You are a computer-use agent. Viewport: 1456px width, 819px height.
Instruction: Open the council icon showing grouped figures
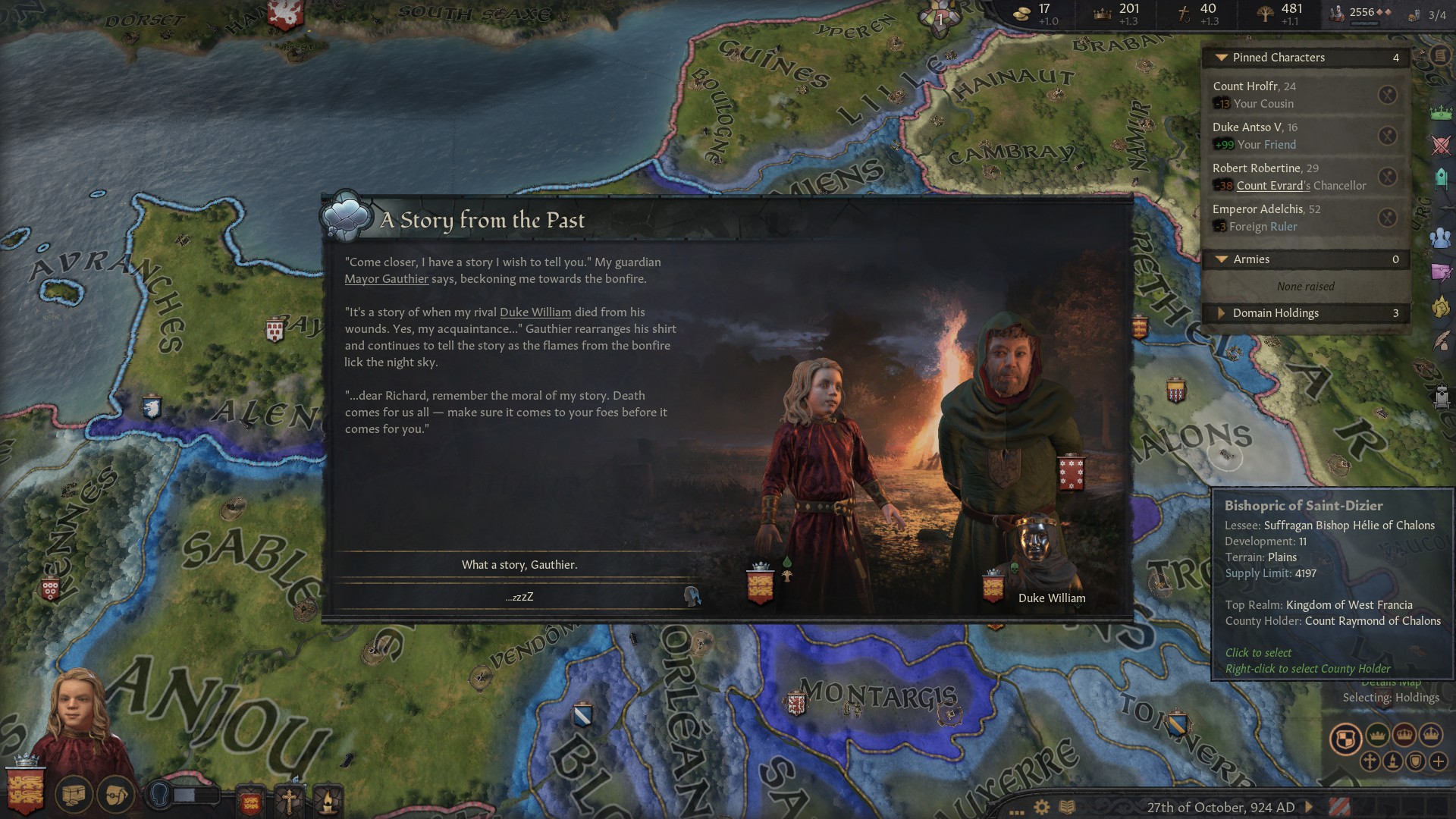tap(1441, 237)
